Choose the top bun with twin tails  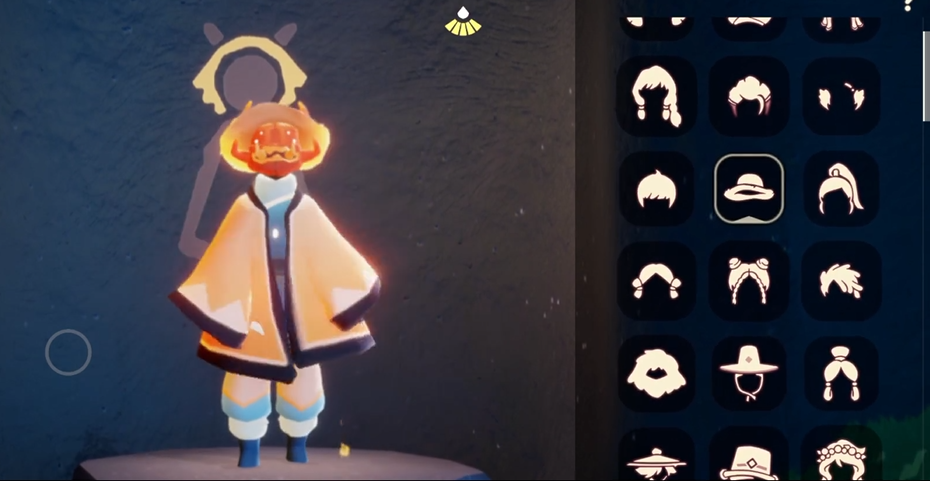tap(841, 373)
